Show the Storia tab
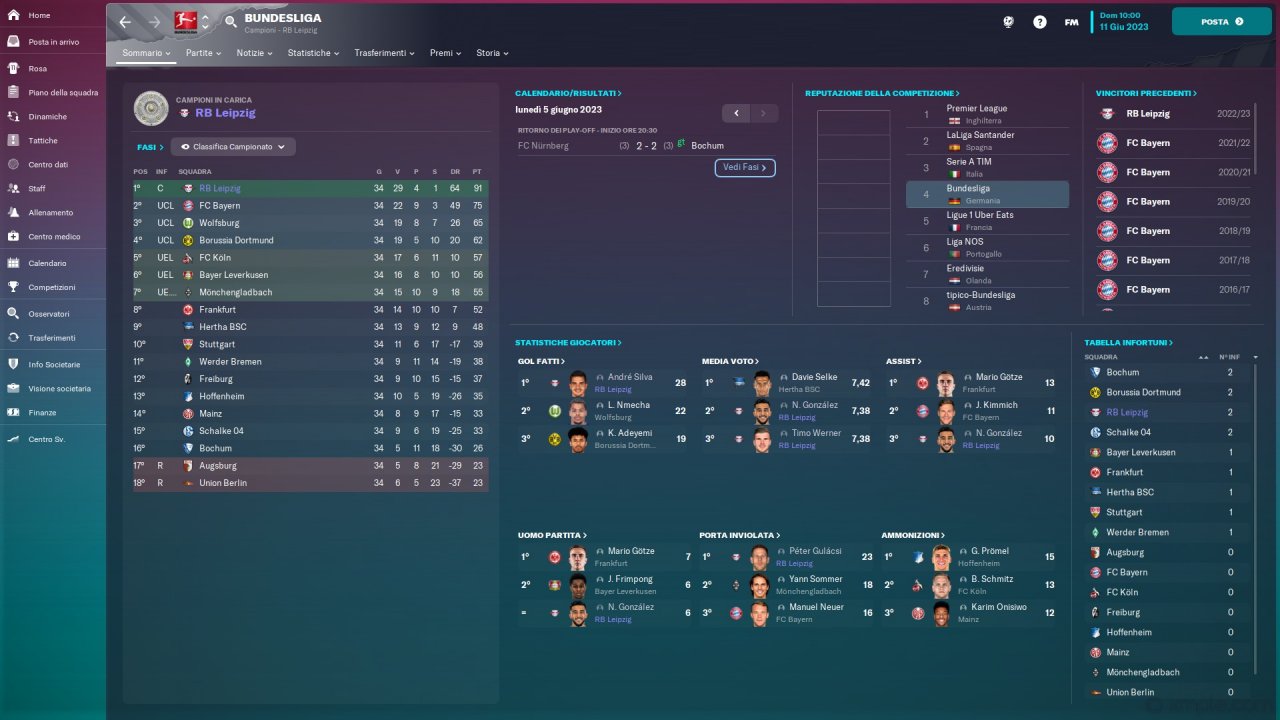 [x=492, y=53]
